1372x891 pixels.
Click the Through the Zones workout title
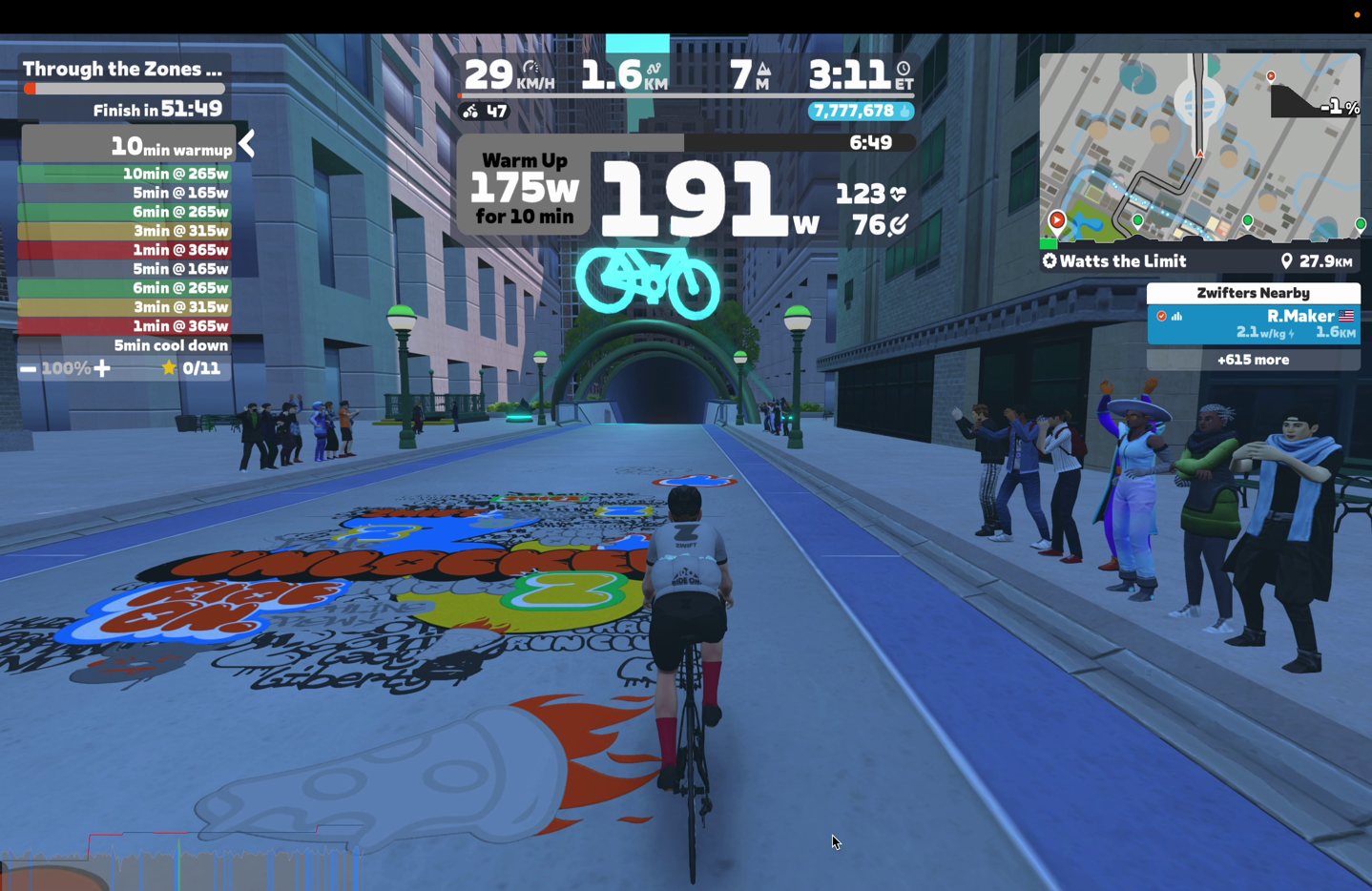[x=123, y=69]
